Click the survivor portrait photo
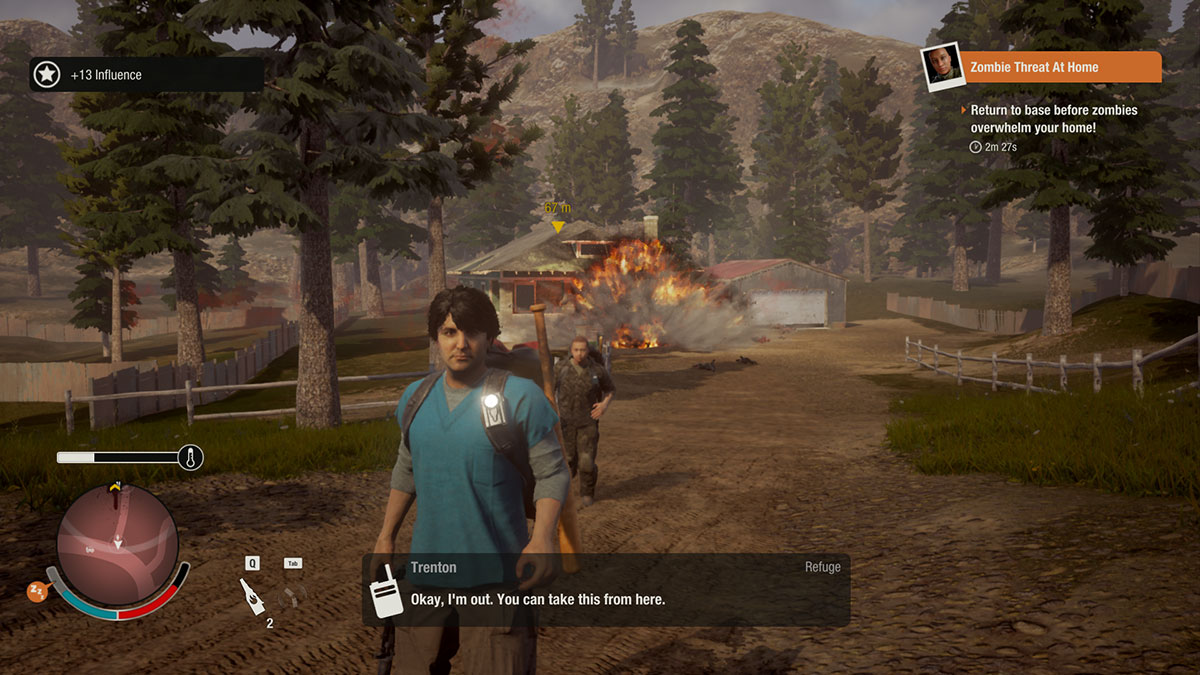Screen dimensions: 1200x675 [x=940, y=67]
